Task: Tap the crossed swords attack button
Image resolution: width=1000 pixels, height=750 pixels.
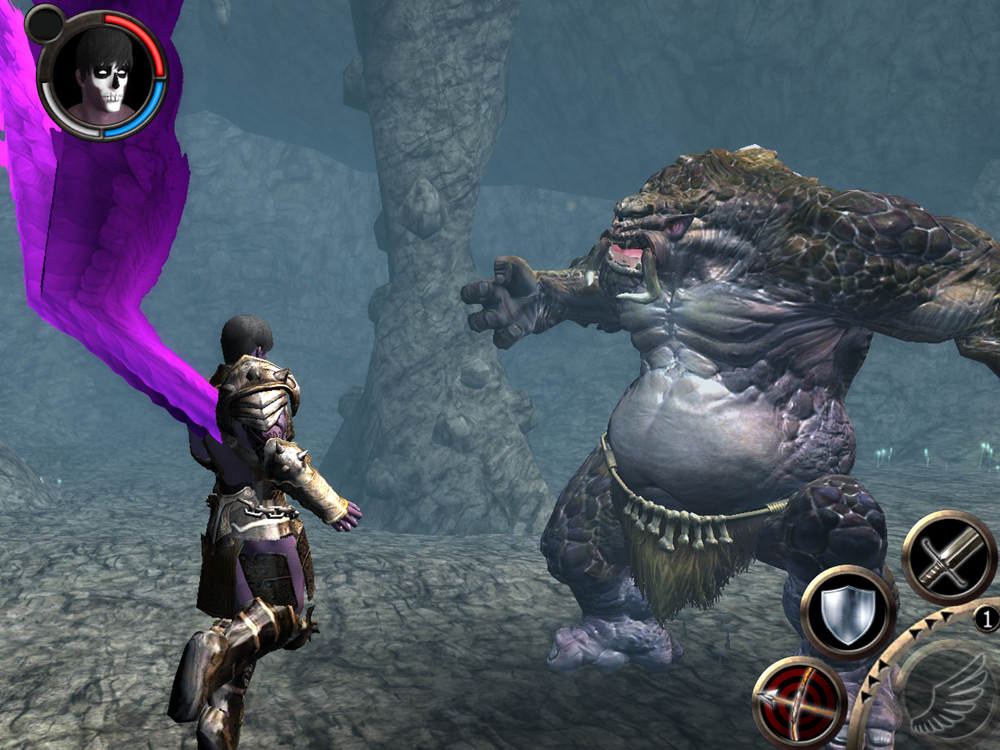Action: point(949,559)
